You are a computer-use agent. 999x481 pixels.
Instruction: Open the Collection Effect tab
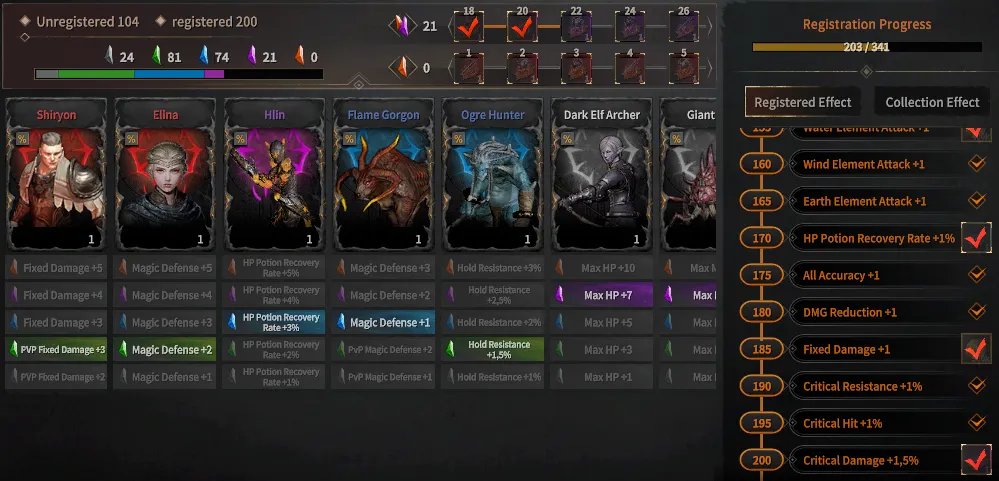pos(932,102)
